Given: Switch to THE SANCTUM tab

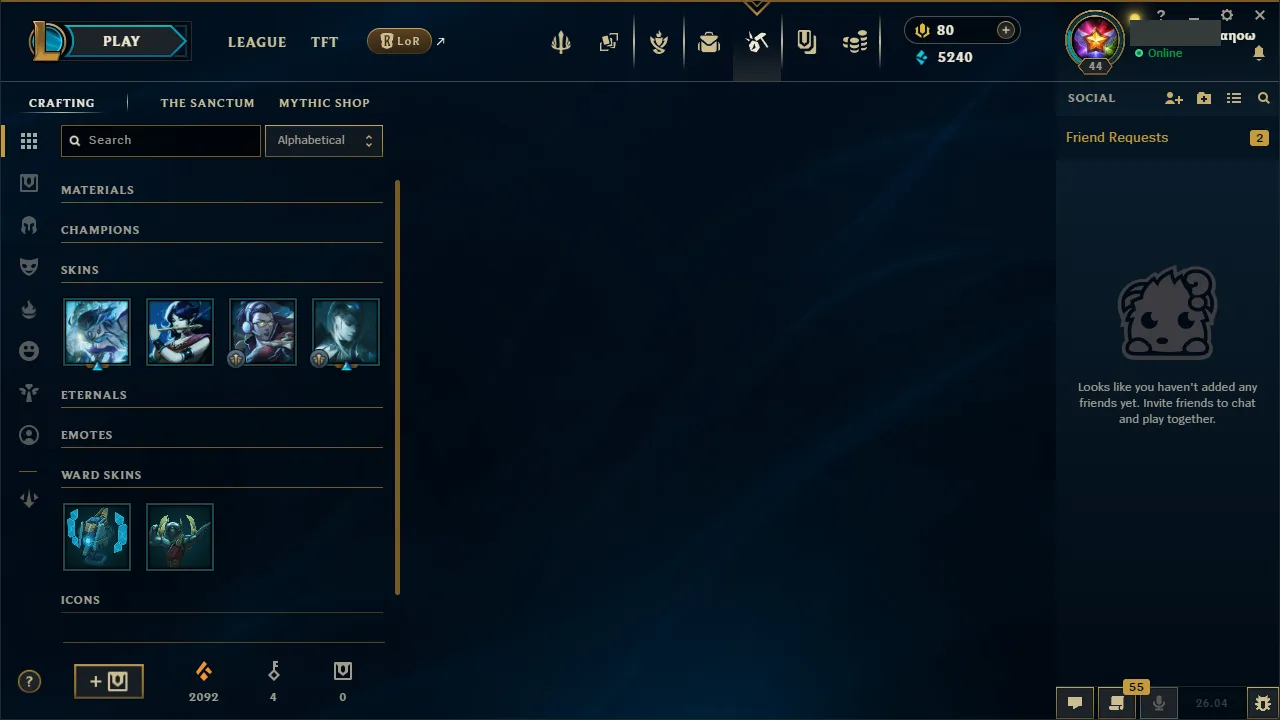Looking at the screenshot, I should (x=207, y=102).
